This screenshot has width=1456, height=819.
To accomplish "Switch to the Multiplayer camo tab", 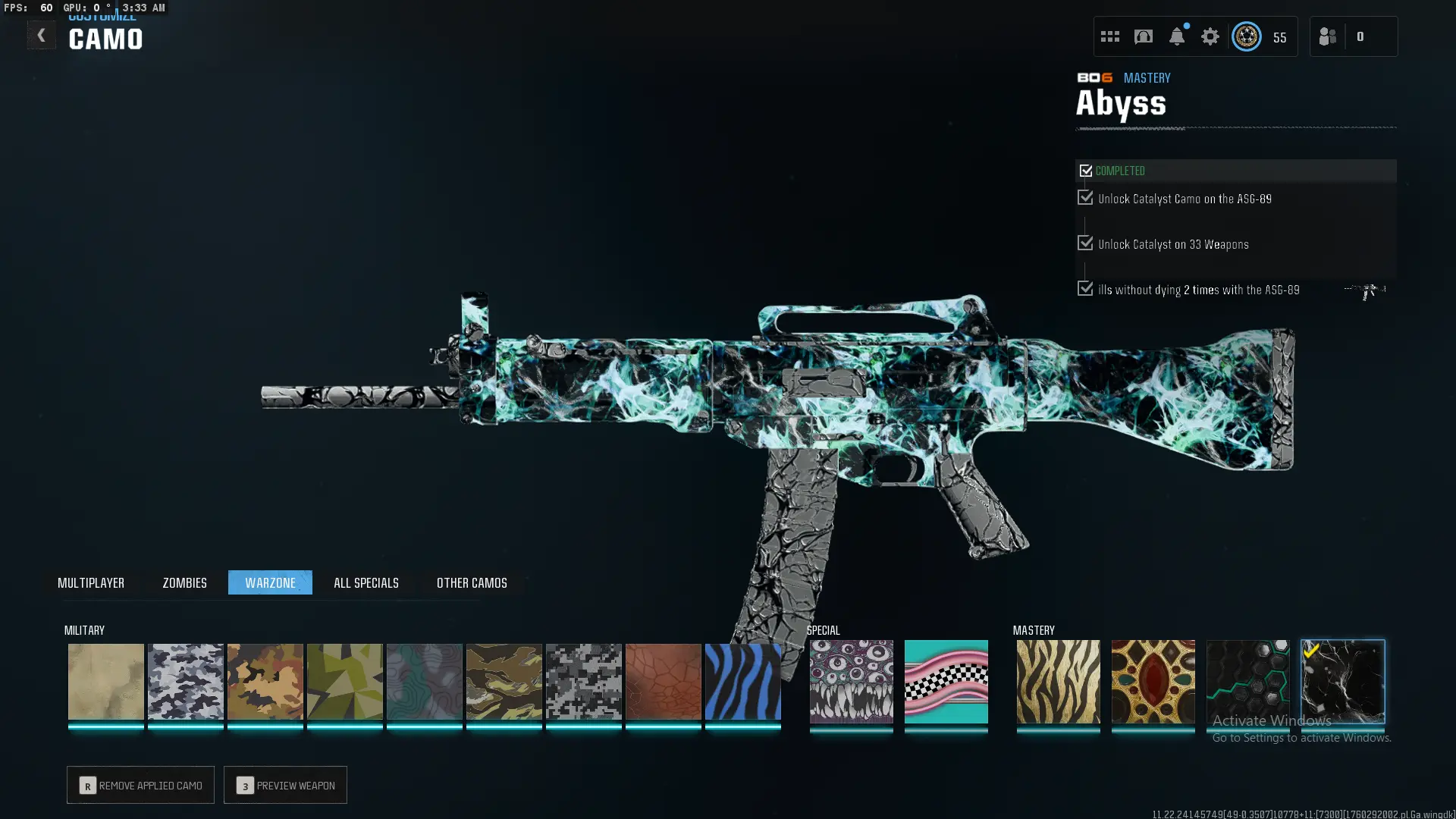I will (x=91, y=582).
